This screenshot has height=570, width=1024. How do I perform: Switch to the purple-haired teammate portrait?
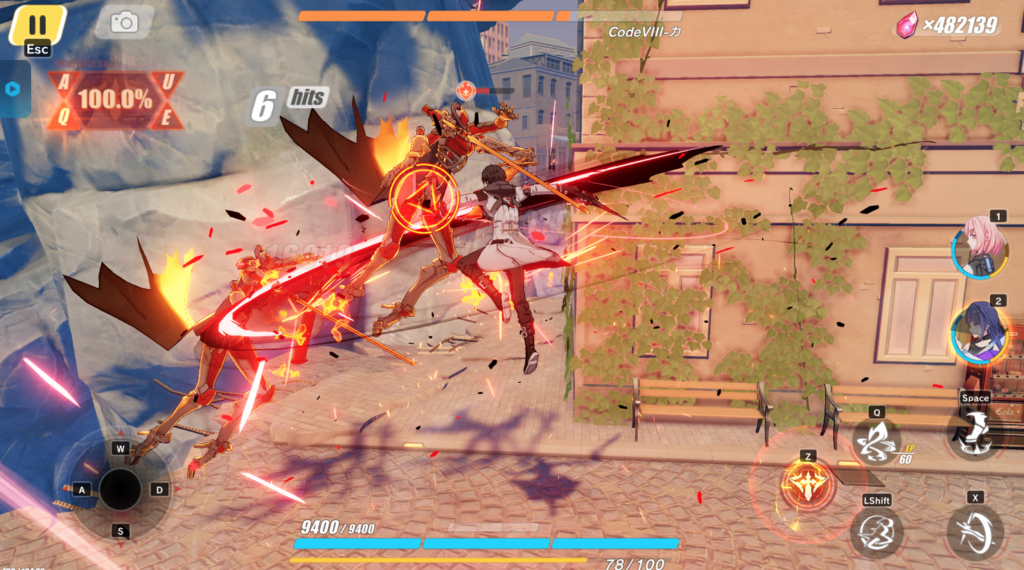click(977, 334)
